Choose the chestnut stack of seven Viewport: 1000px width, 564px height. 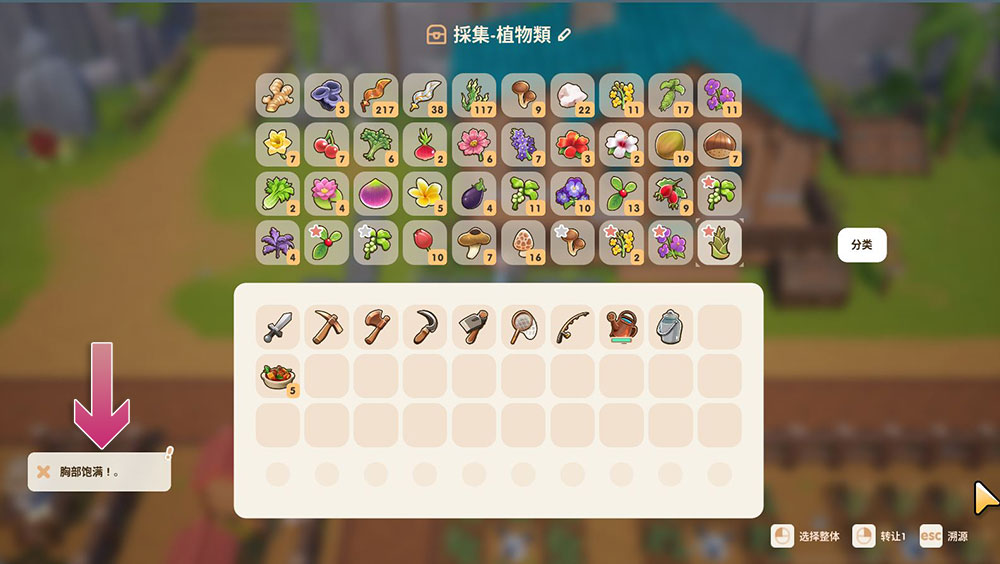pyautogui.click(x=719, y=144)
